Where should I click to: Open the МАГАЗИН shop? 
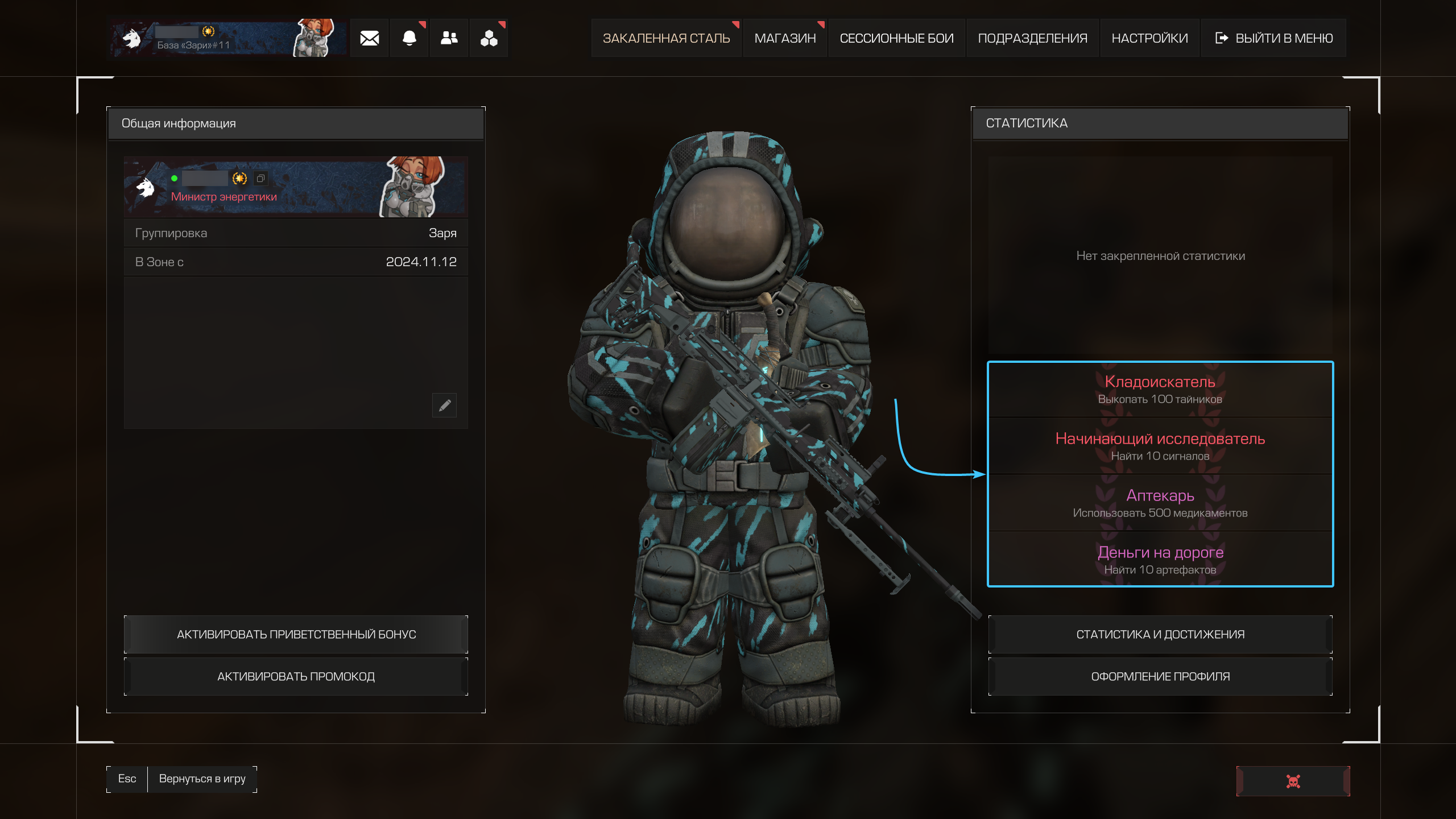(x=785, y=38)
